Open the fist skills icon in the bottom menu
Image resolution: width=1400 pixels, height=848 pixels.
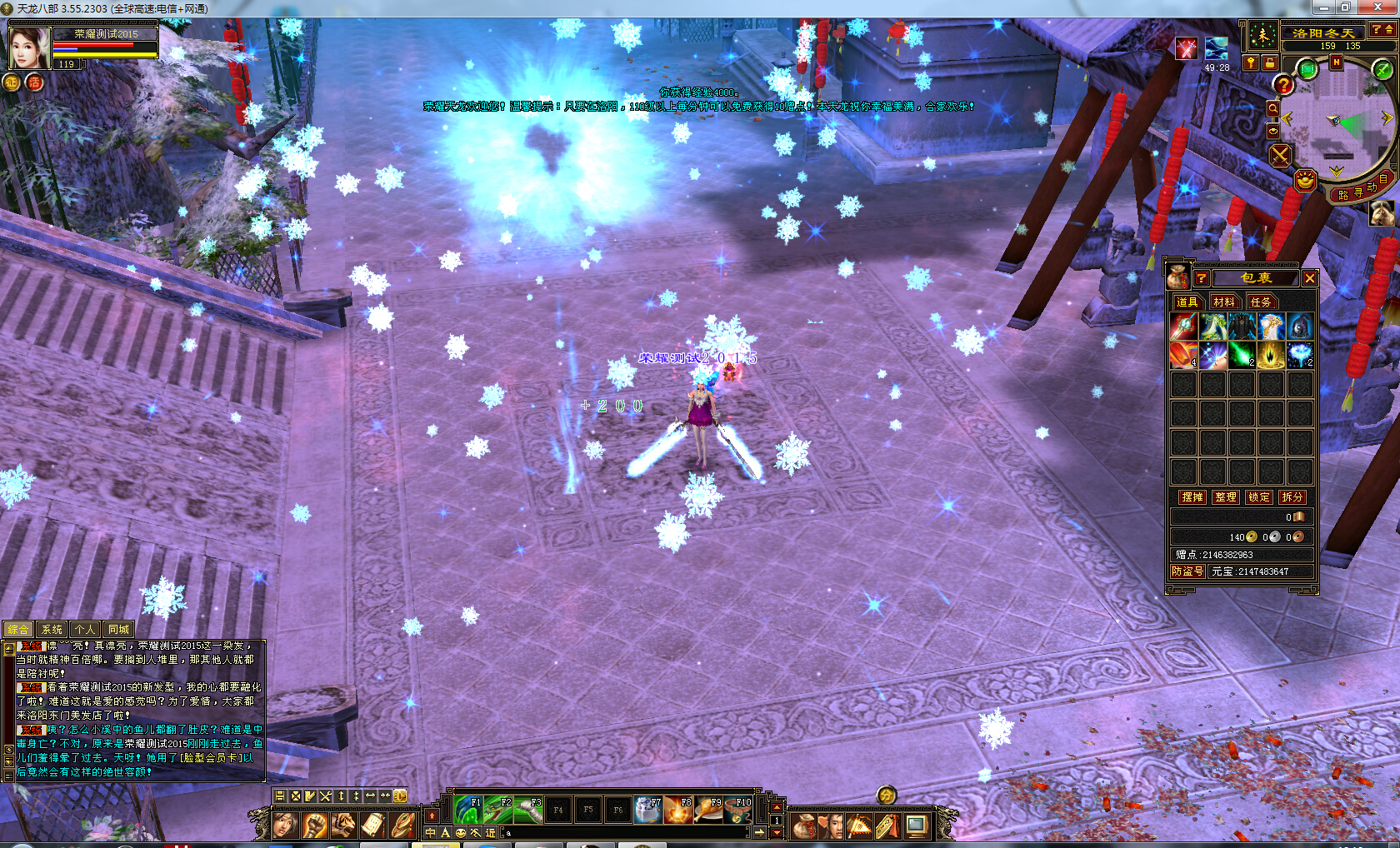[x=314, y=825]
